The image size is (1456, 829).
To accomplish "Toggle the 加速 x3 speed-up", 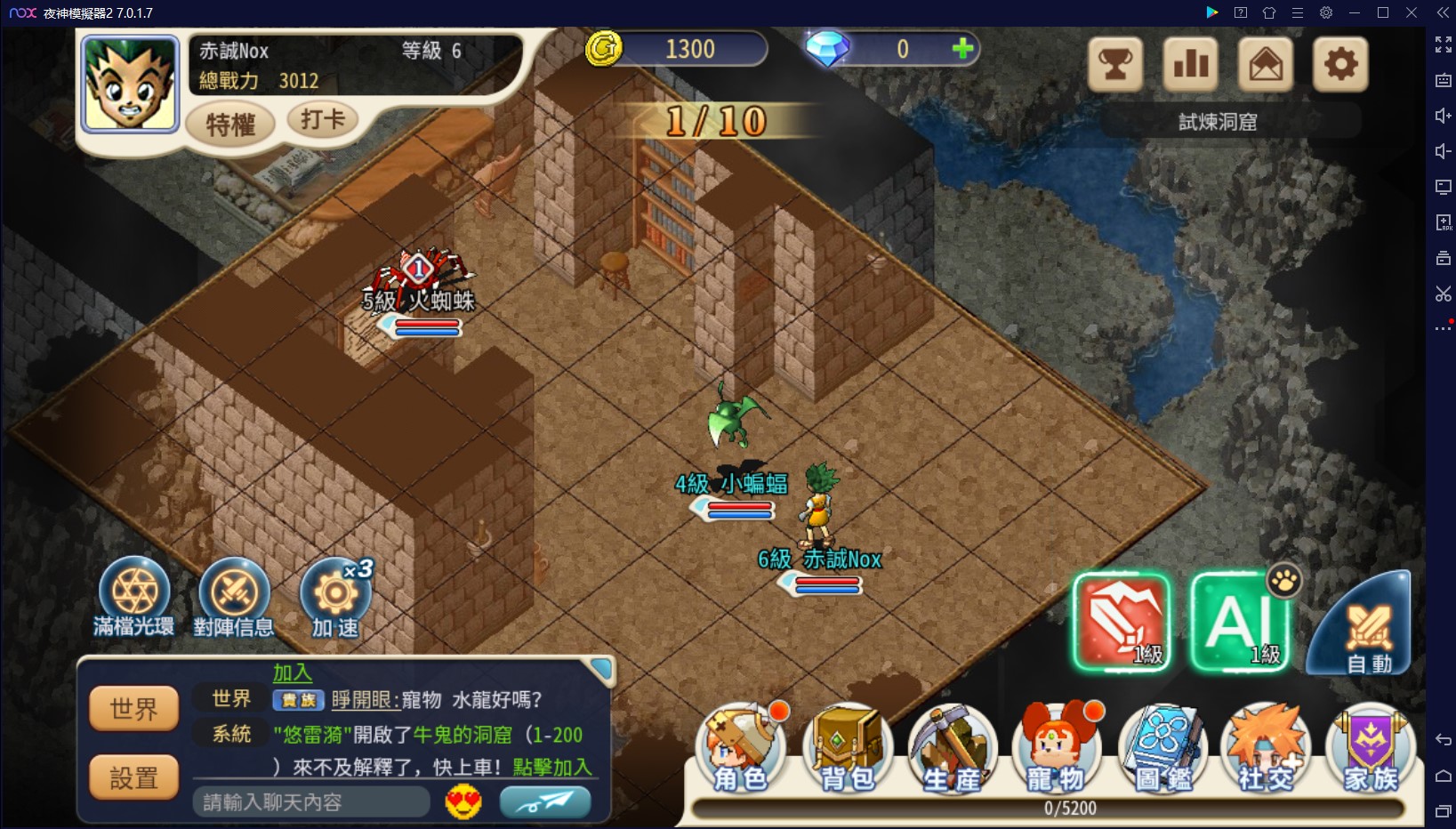I will (x=335, y=593).
